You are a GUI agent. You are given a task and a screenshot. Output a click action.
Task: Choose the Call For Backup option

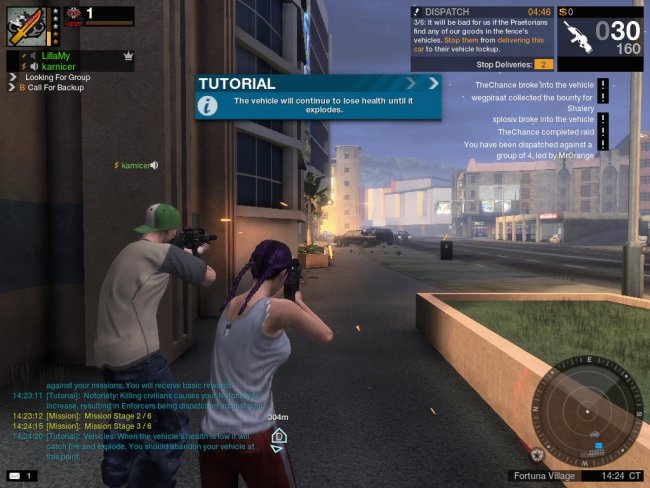click(55, 88)
